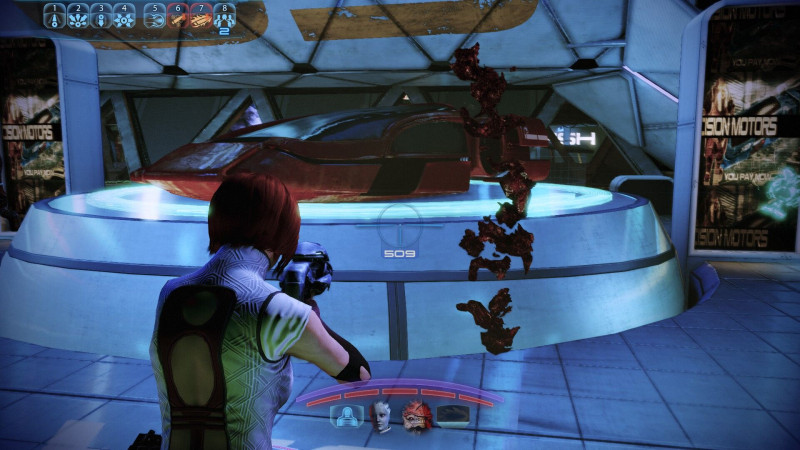Select the radial burst power in slot 4
The image size is (800, 450).
123,16
